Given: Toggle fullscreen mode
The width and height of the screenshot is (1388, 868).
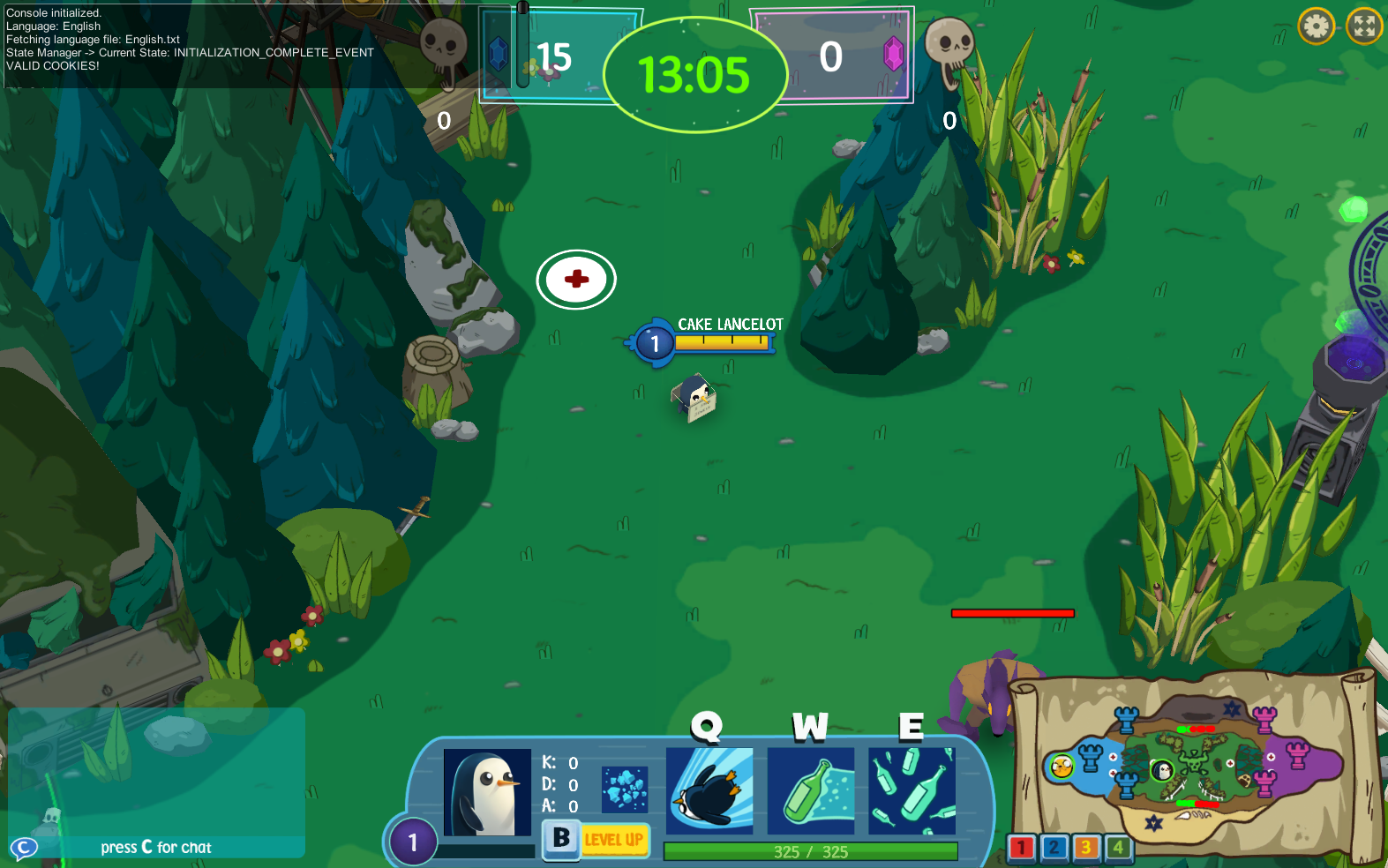Looking at the screenshot, I should (1364, 26).
